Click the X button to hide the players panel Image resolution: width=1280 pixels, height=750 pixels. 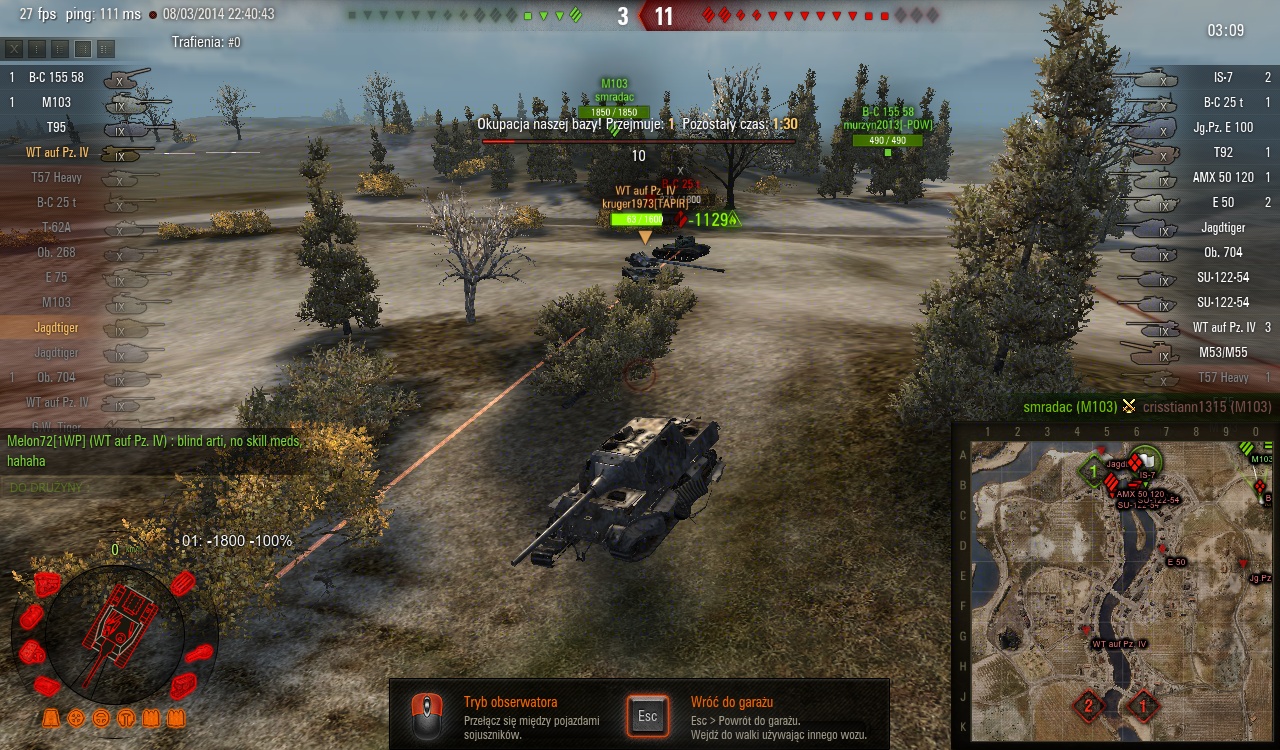click(14, 48)
